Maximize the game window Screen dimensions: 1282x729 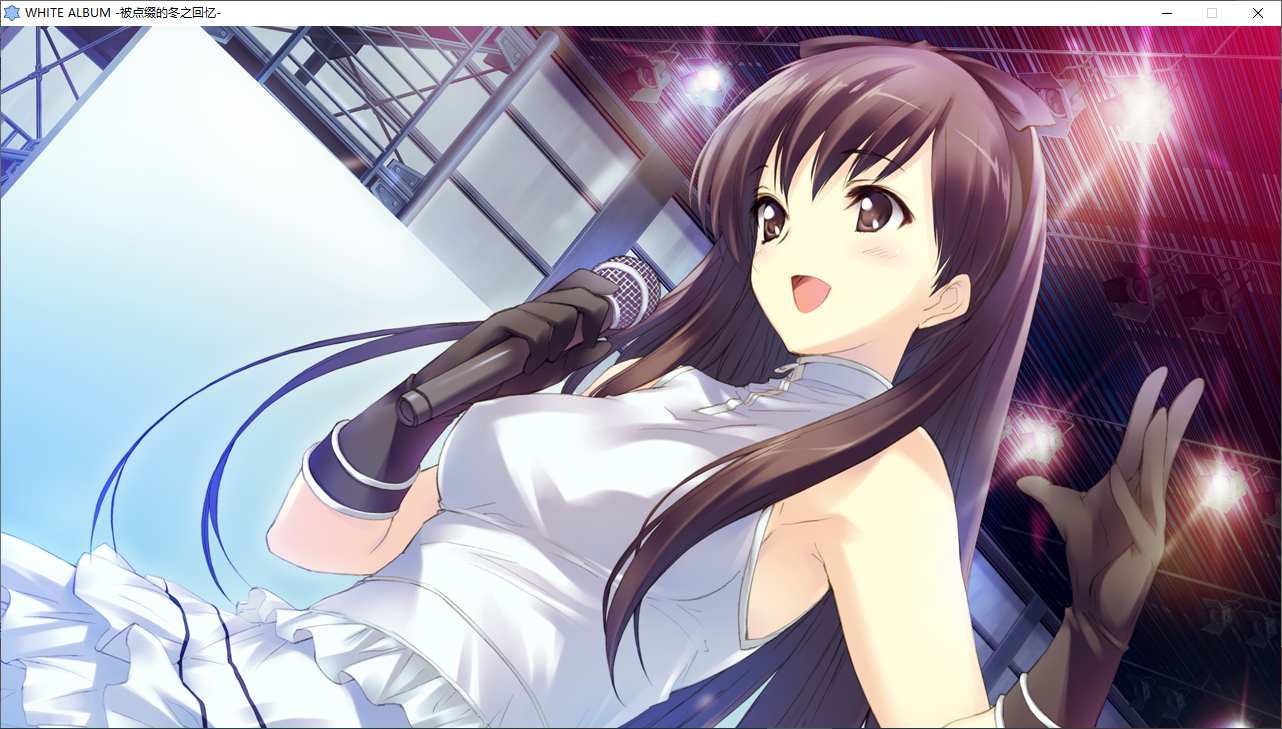tap(1211, 13)
